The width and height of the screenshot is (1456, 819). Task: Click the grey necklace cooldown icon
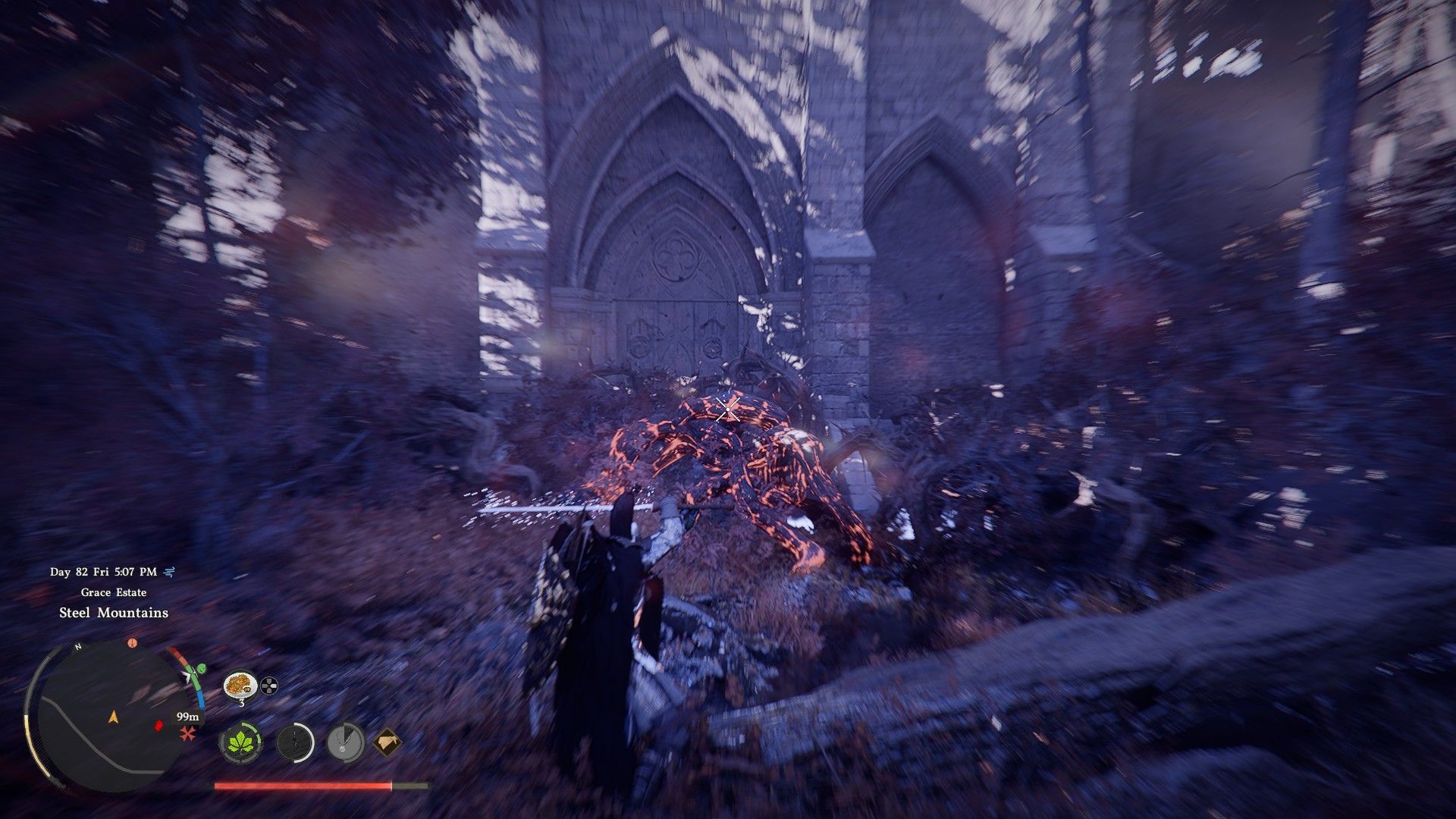pos(345,742)
